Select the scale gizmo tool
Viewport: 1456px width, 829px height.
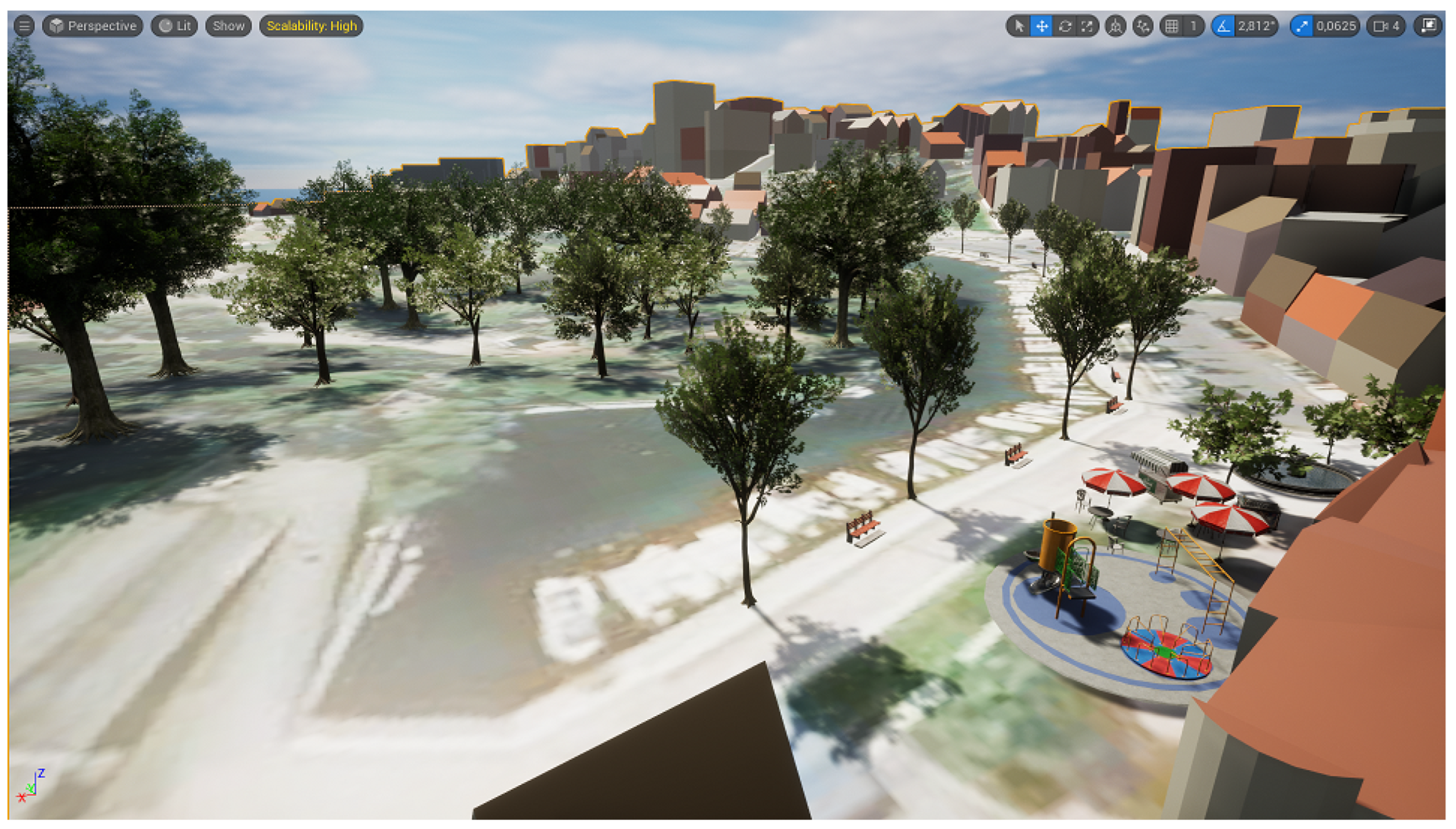[x=1087, y=26]
